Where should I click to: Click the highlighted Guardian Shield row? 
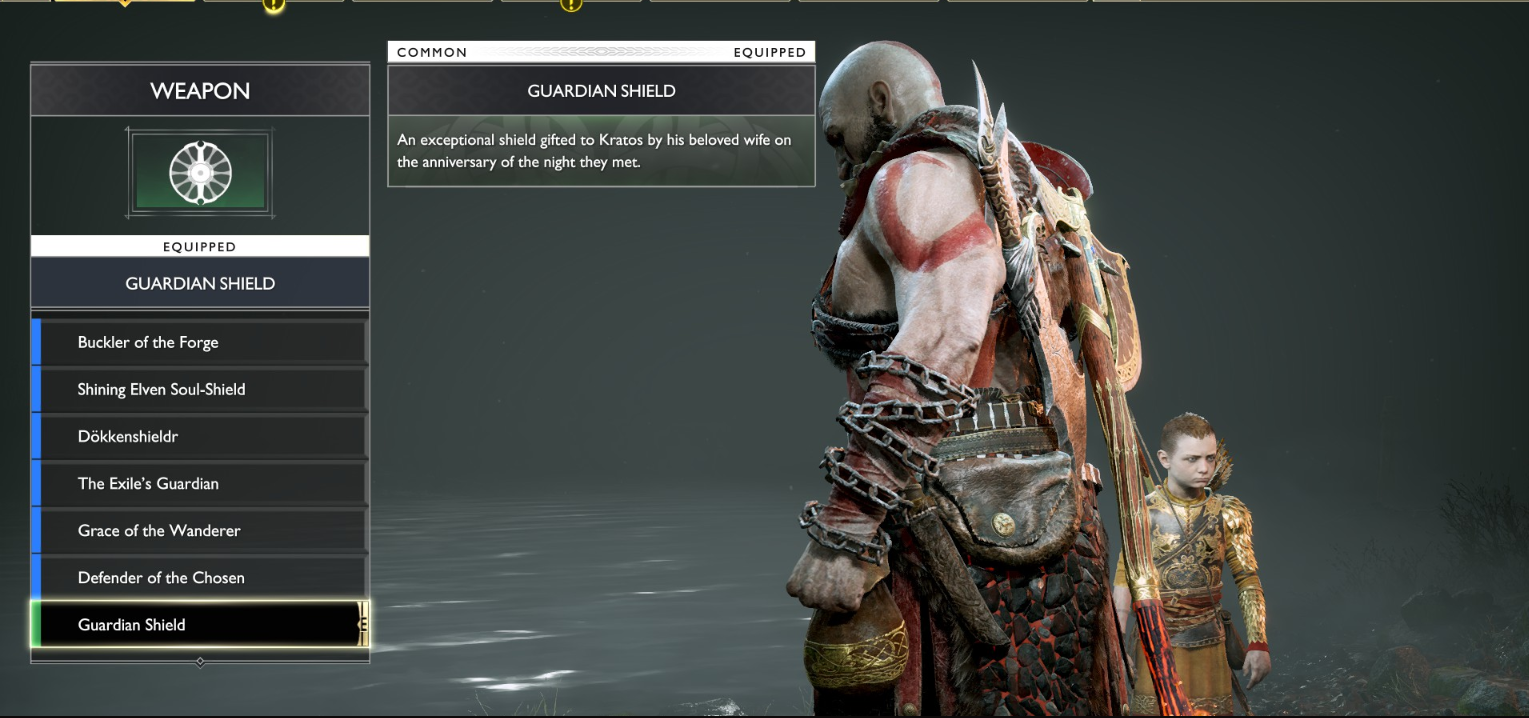(x=200, y=625)
